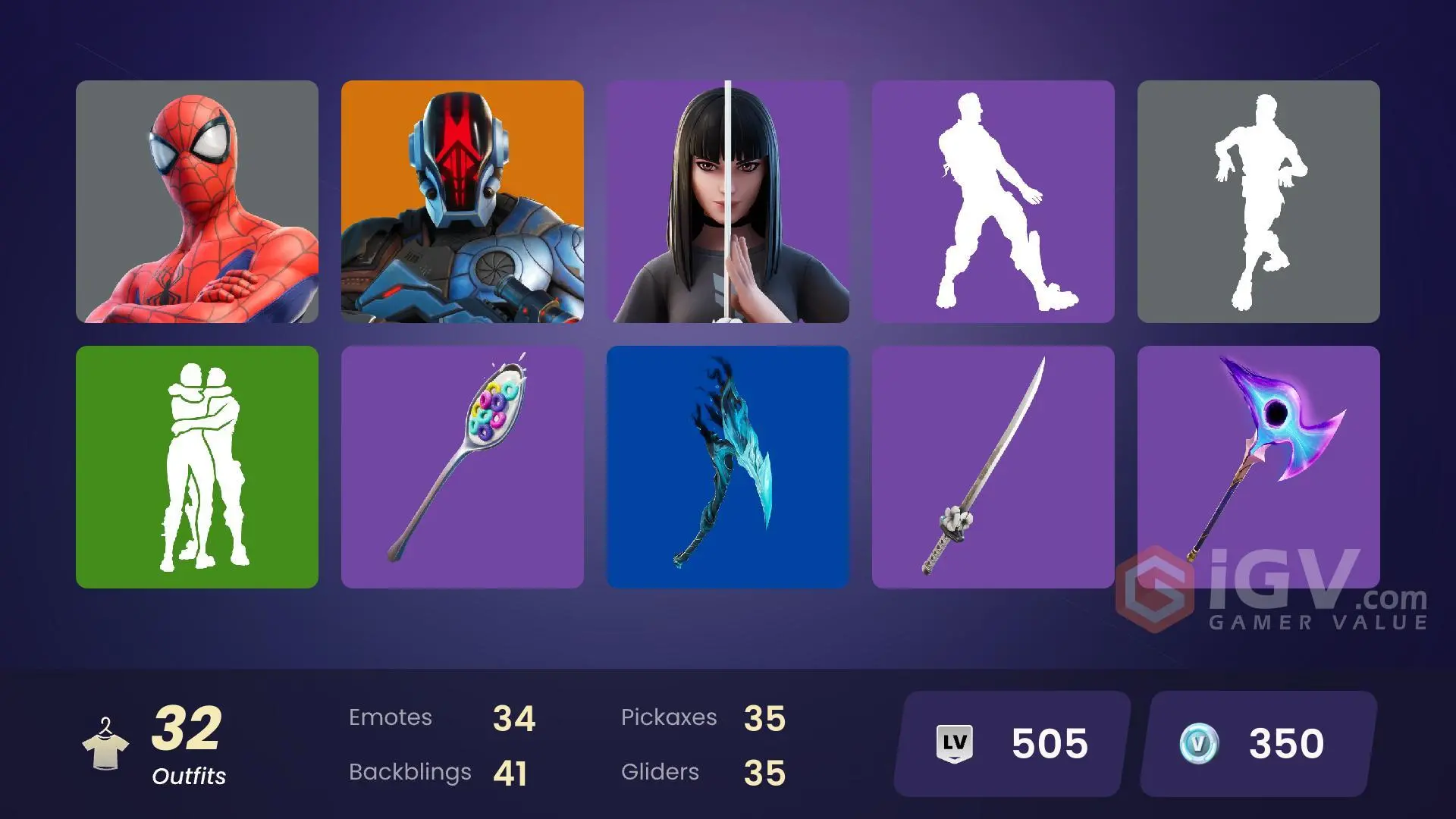
Task: Click the purple black hole axe tile
Action: click(1259, 466)
